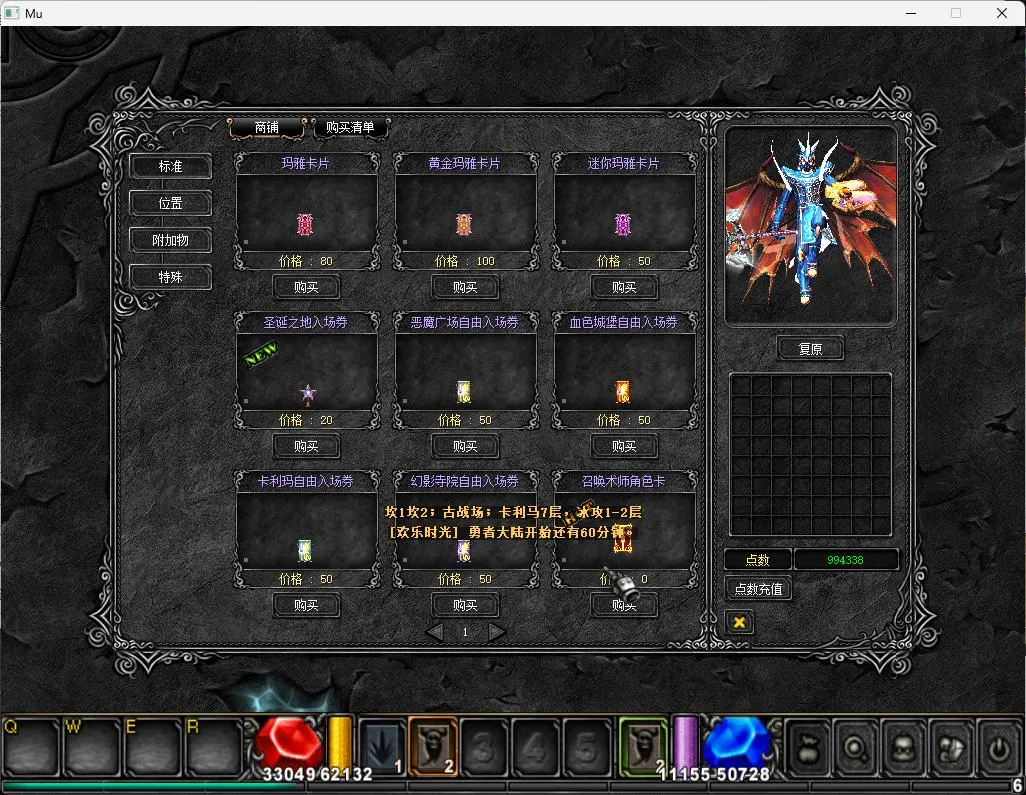
Task: Buy the 幻影寺院自由入场券
Action: pos(465,605)
